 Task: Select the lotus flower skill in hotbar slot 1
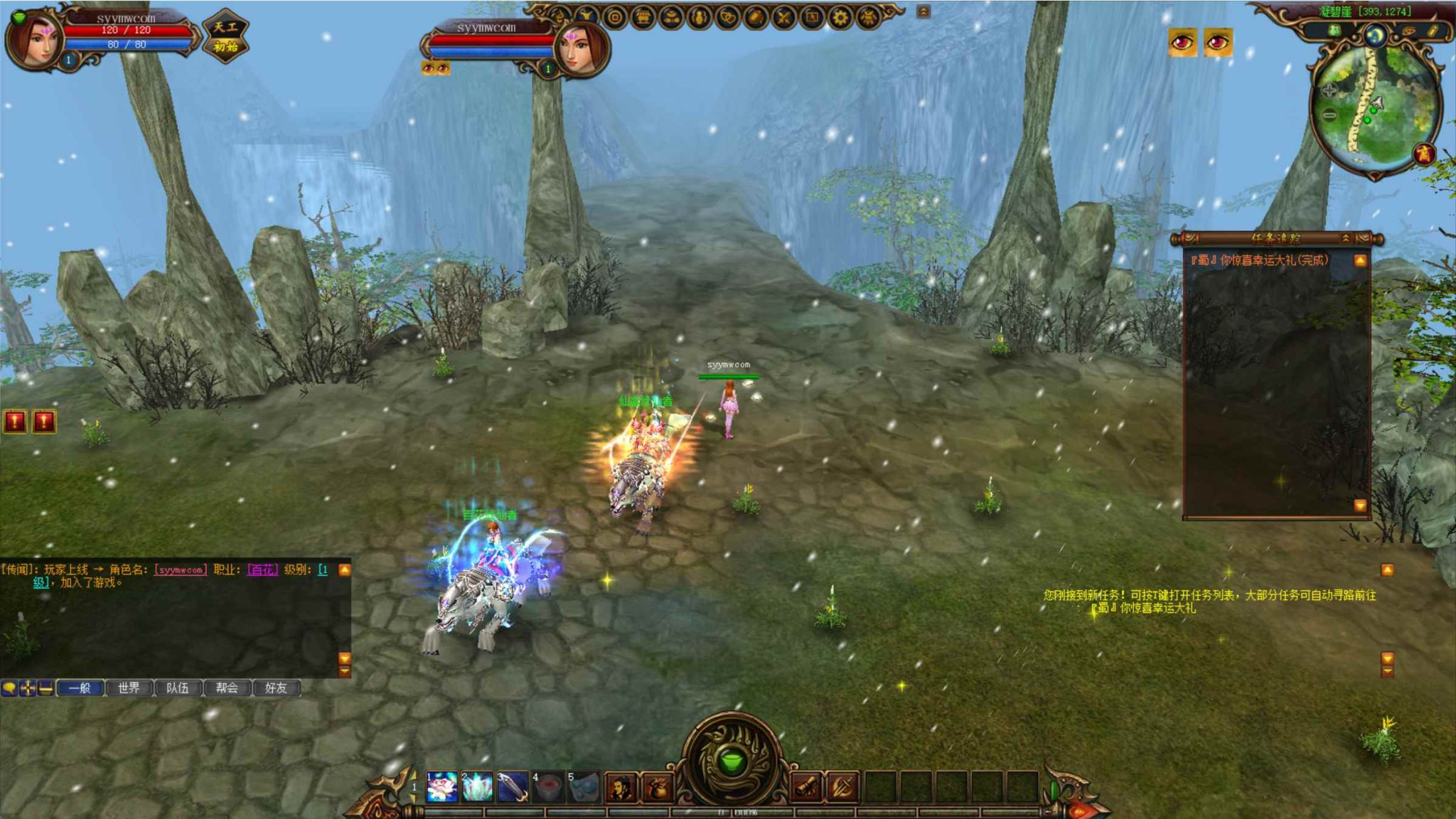coord(441,786)
